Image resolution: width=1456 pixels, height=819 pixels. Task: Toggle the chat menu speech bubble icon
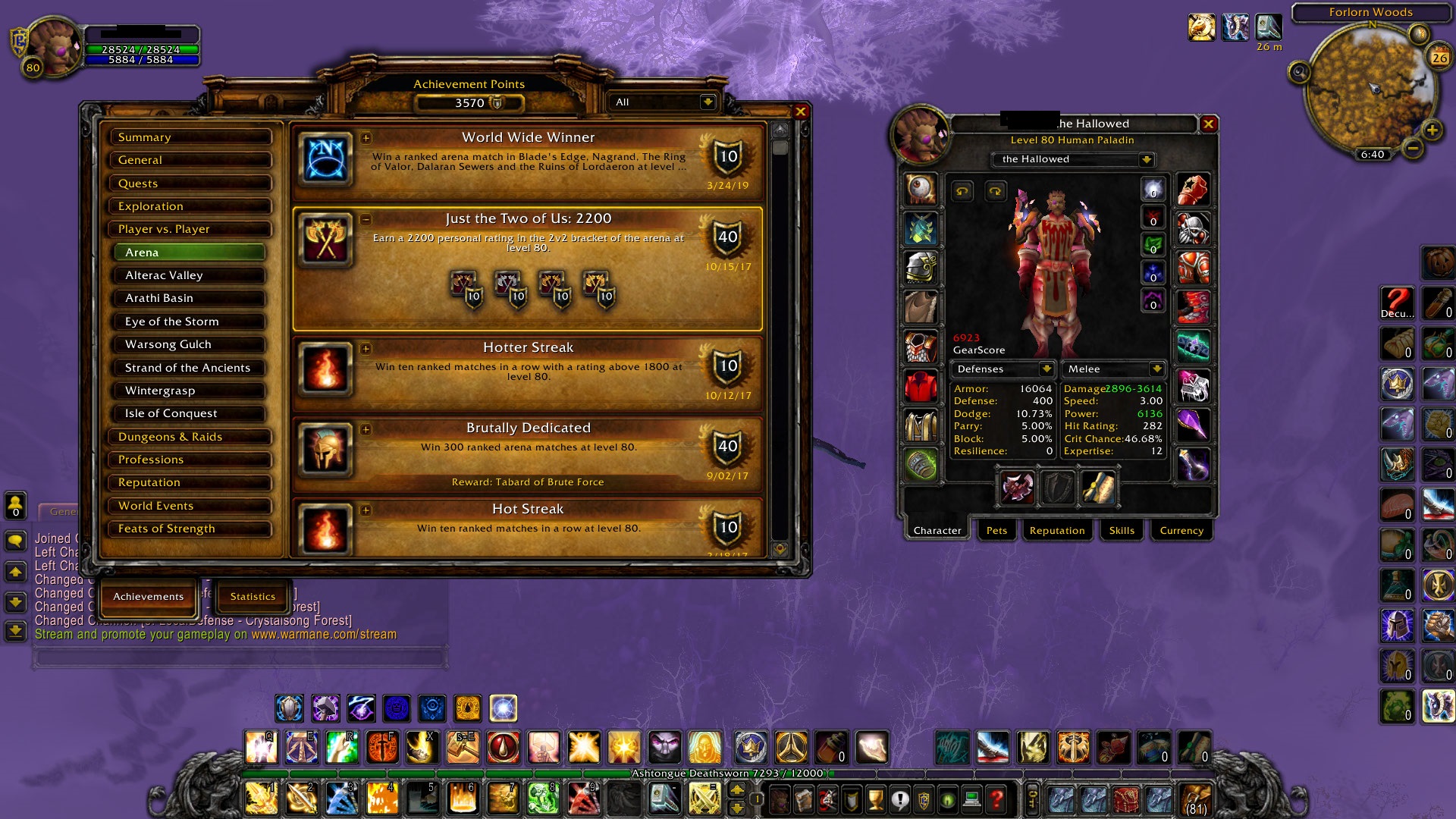click(14, 539)
